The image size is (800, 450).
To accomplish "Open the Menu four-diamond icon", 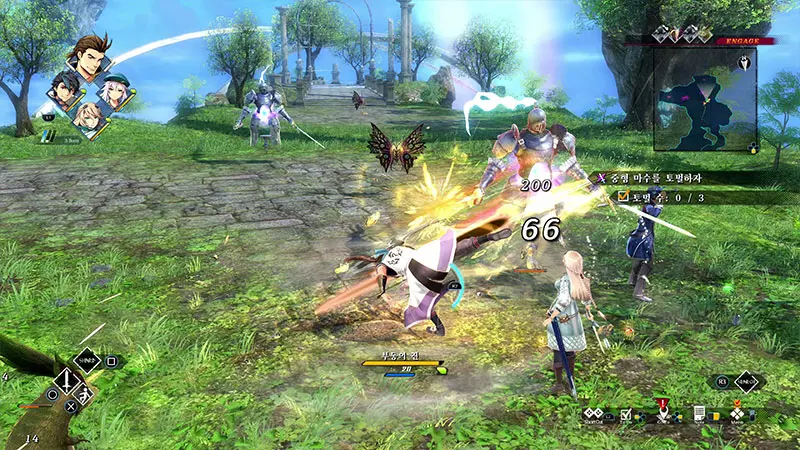I will pos(737,412).
